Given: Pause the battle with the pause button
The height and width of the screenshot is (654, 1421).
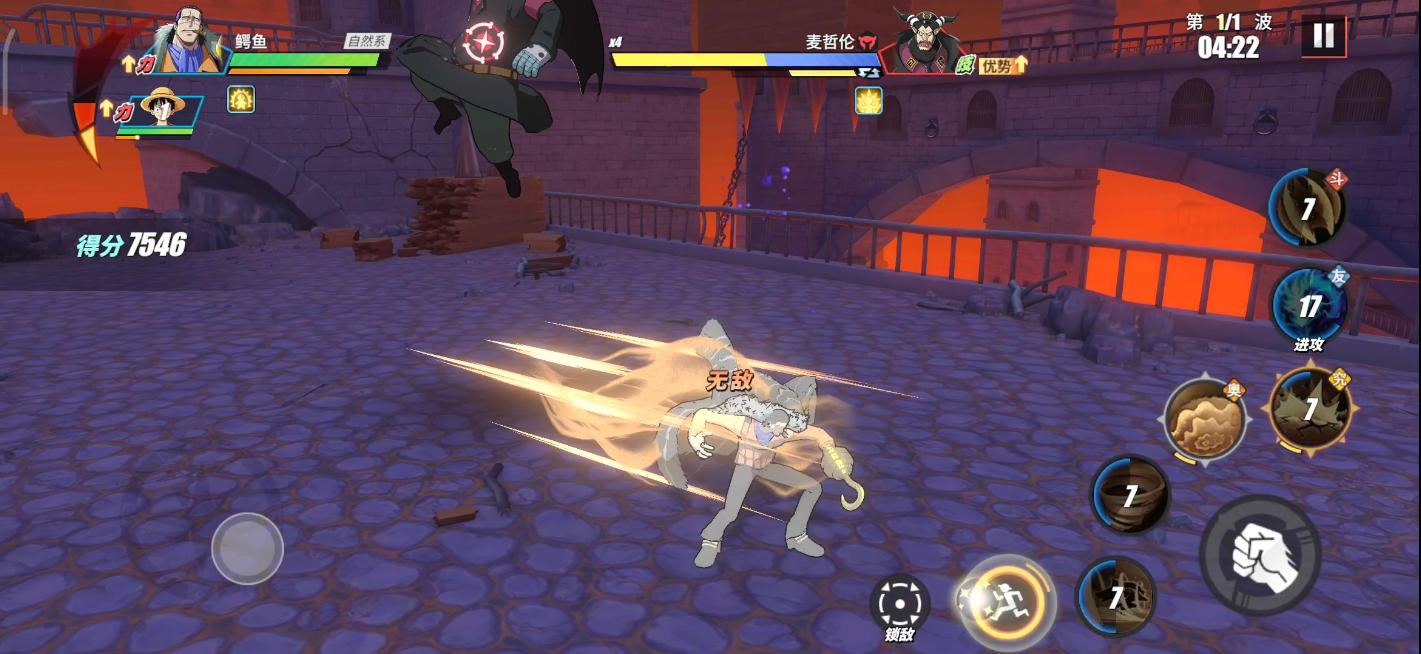Looking at the screenshot, I should point(1323,36).
